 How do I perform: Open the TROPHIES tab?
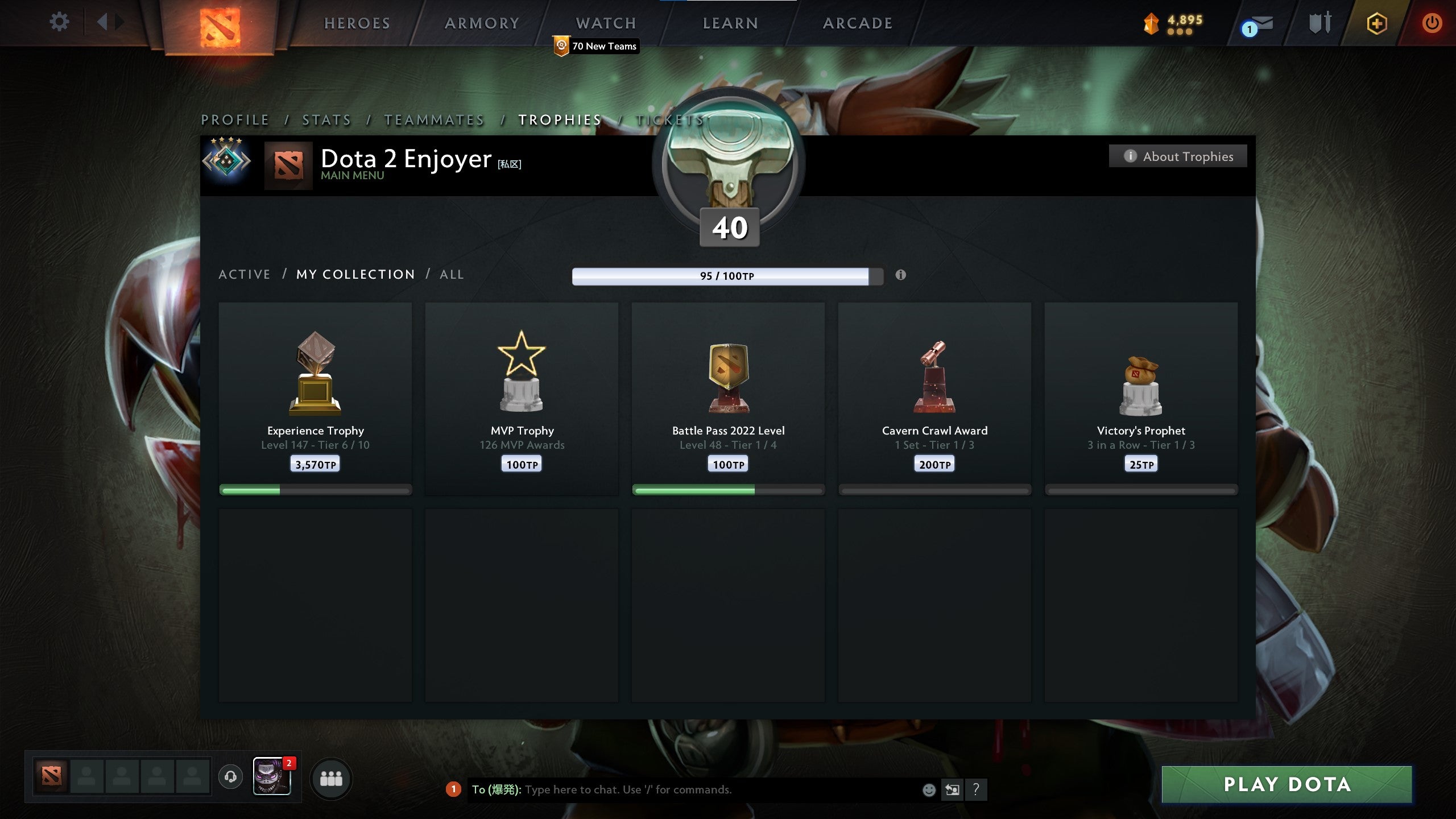[559, 120]
